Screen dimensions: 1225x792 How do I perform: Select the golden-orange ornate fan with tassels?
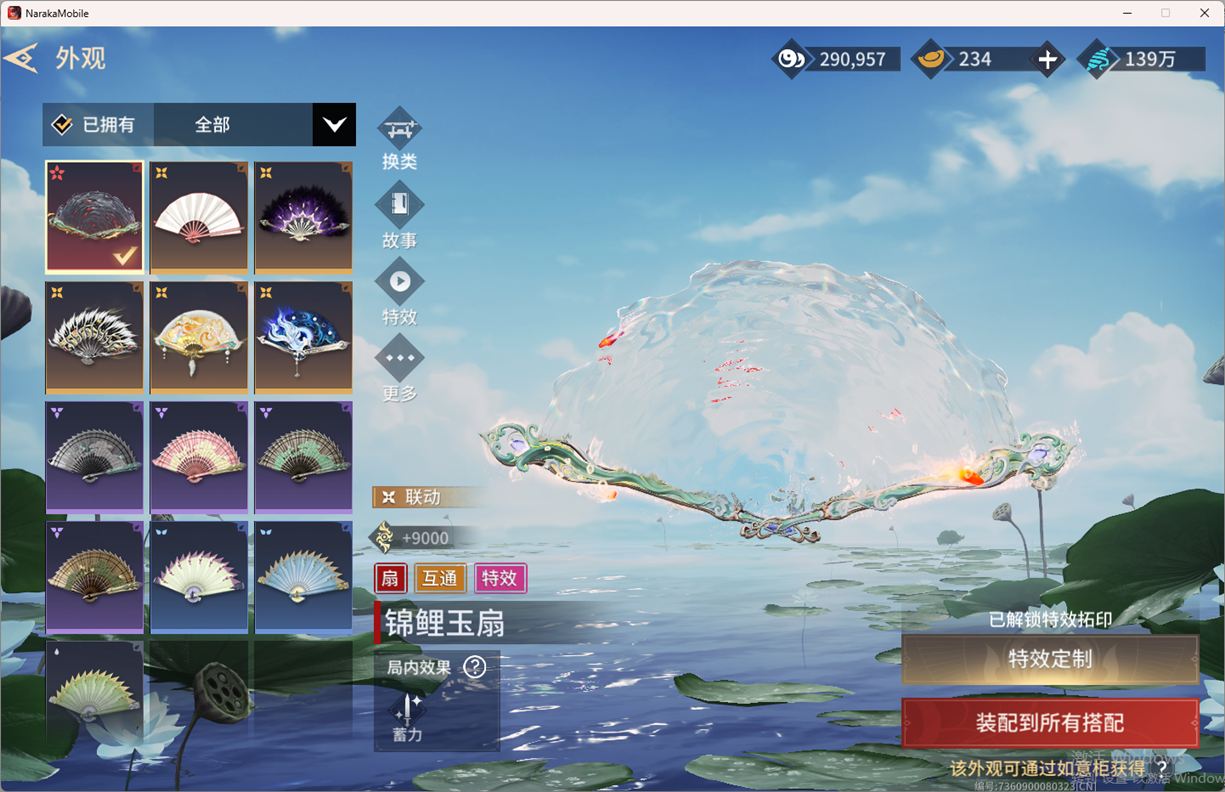coord(199,337)
